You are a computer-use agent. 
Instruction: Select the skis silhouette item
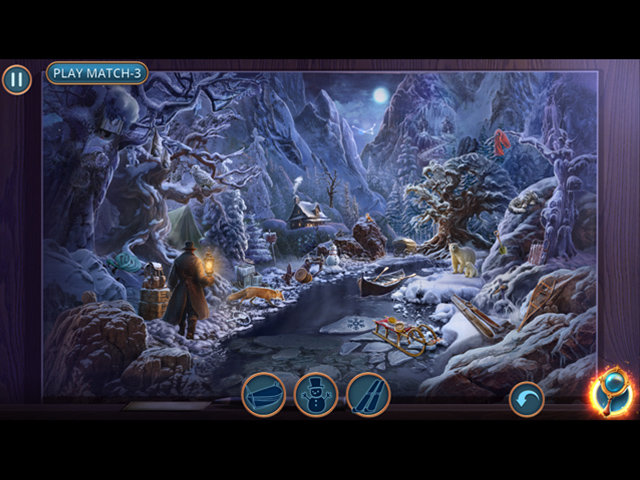(367, 393)
